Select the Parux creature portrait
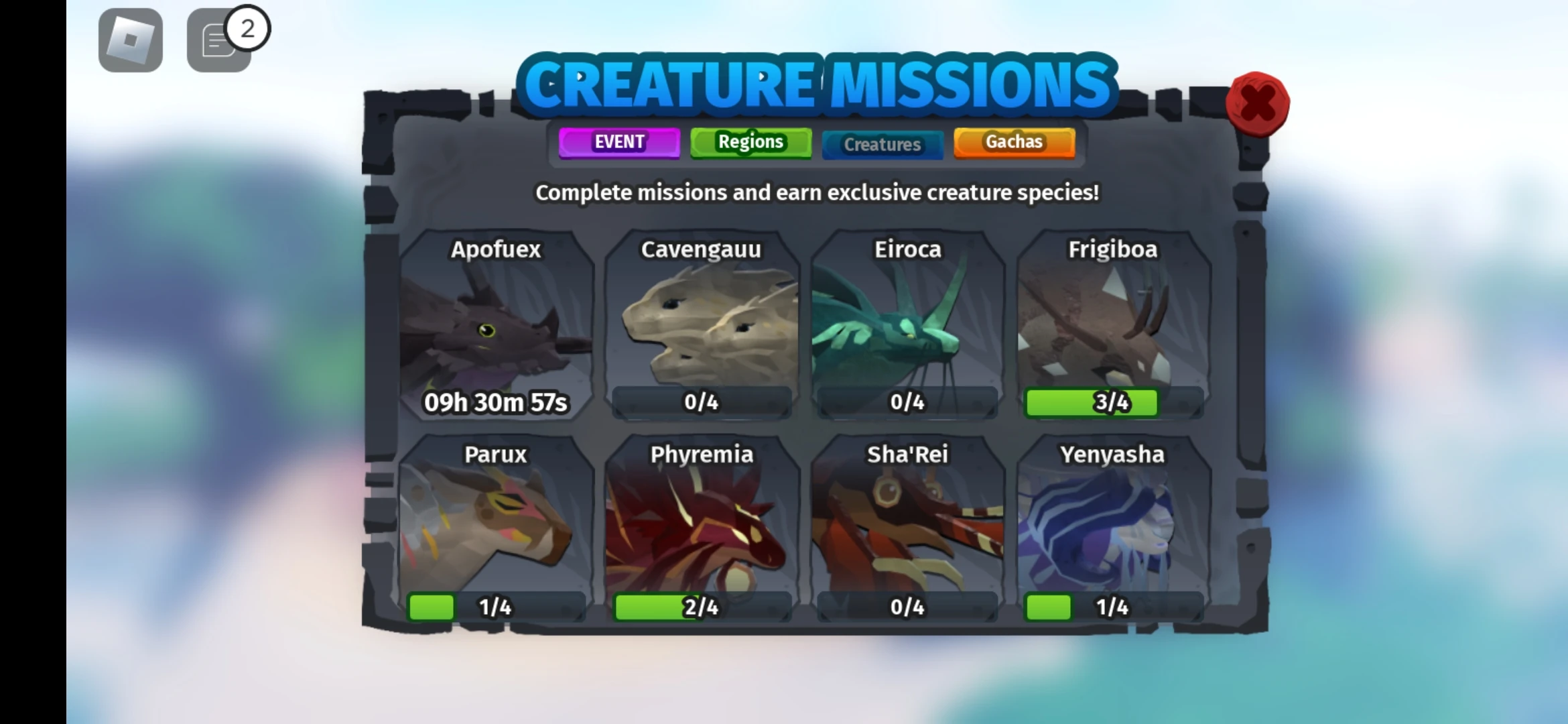 (x=496, y=530)
